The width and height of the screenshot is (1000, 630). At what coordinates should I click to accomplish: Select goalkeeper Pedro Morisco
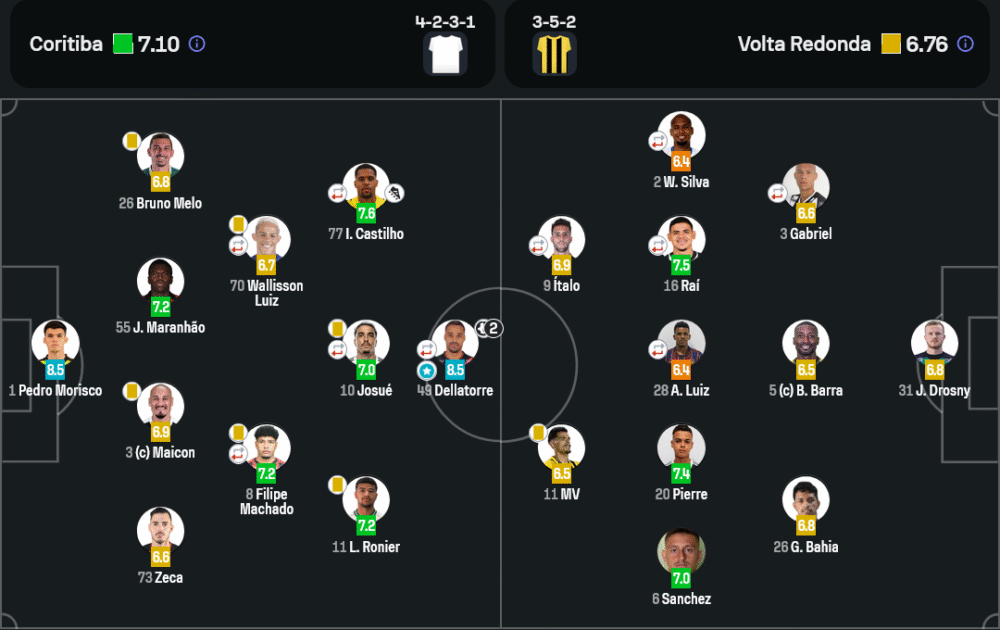click(55, 343)
